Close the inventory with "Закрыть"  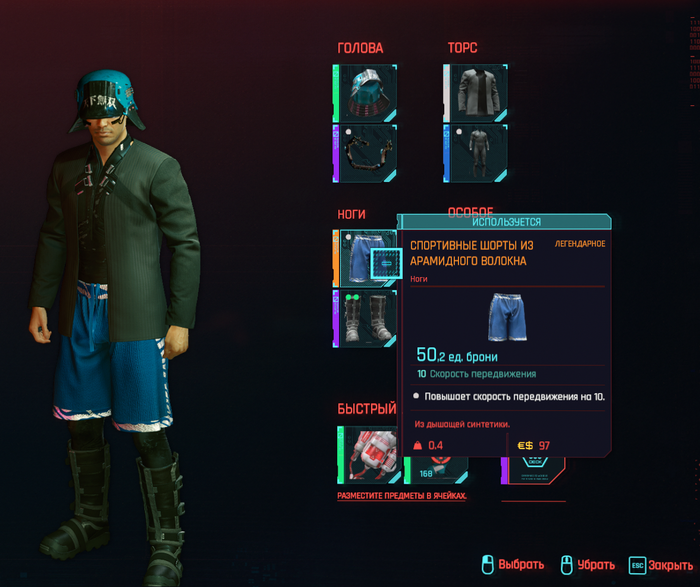click(660, 565)
